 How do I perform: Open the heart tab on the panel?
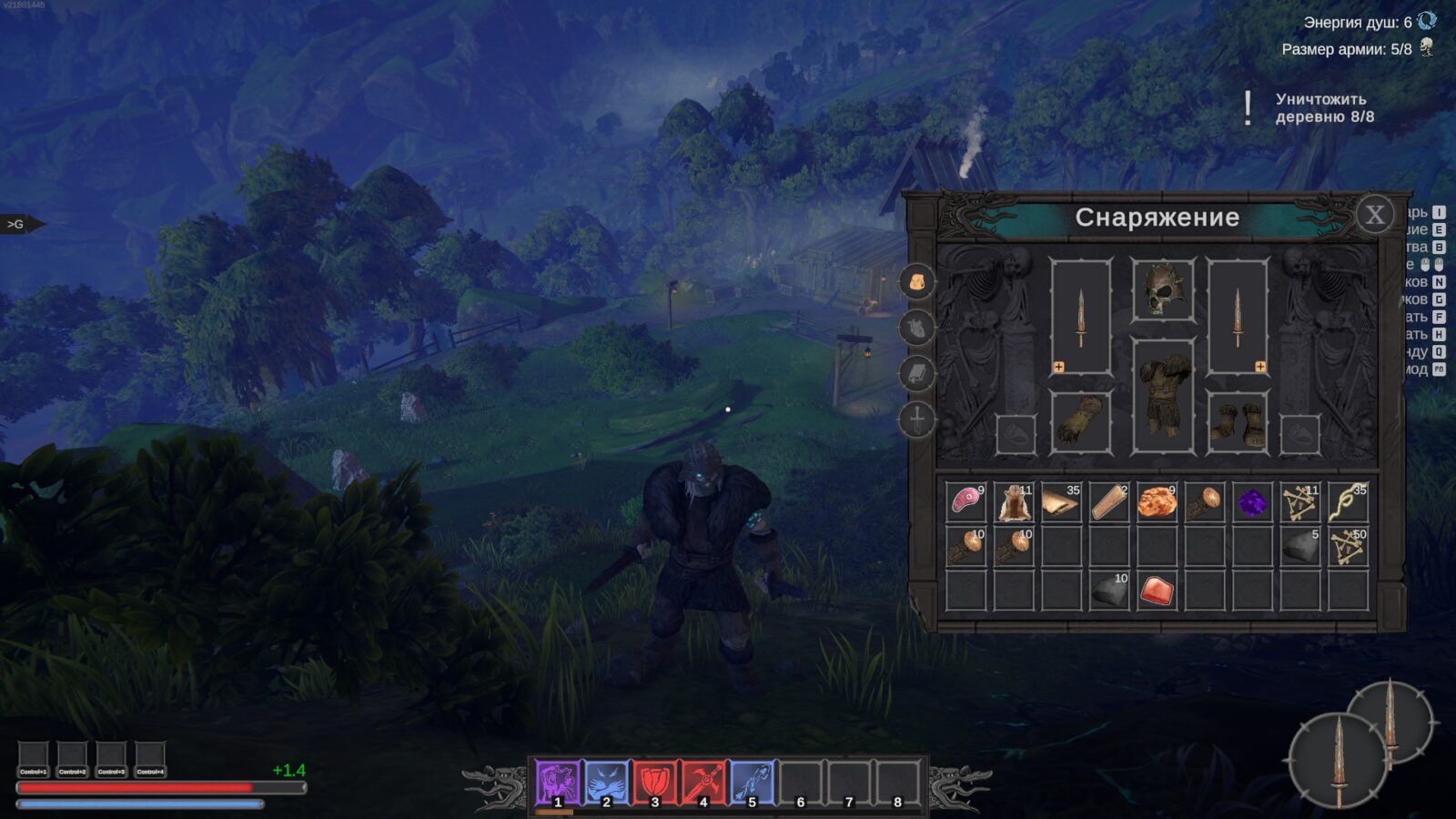pyautogui.click(x=916, y=327)
